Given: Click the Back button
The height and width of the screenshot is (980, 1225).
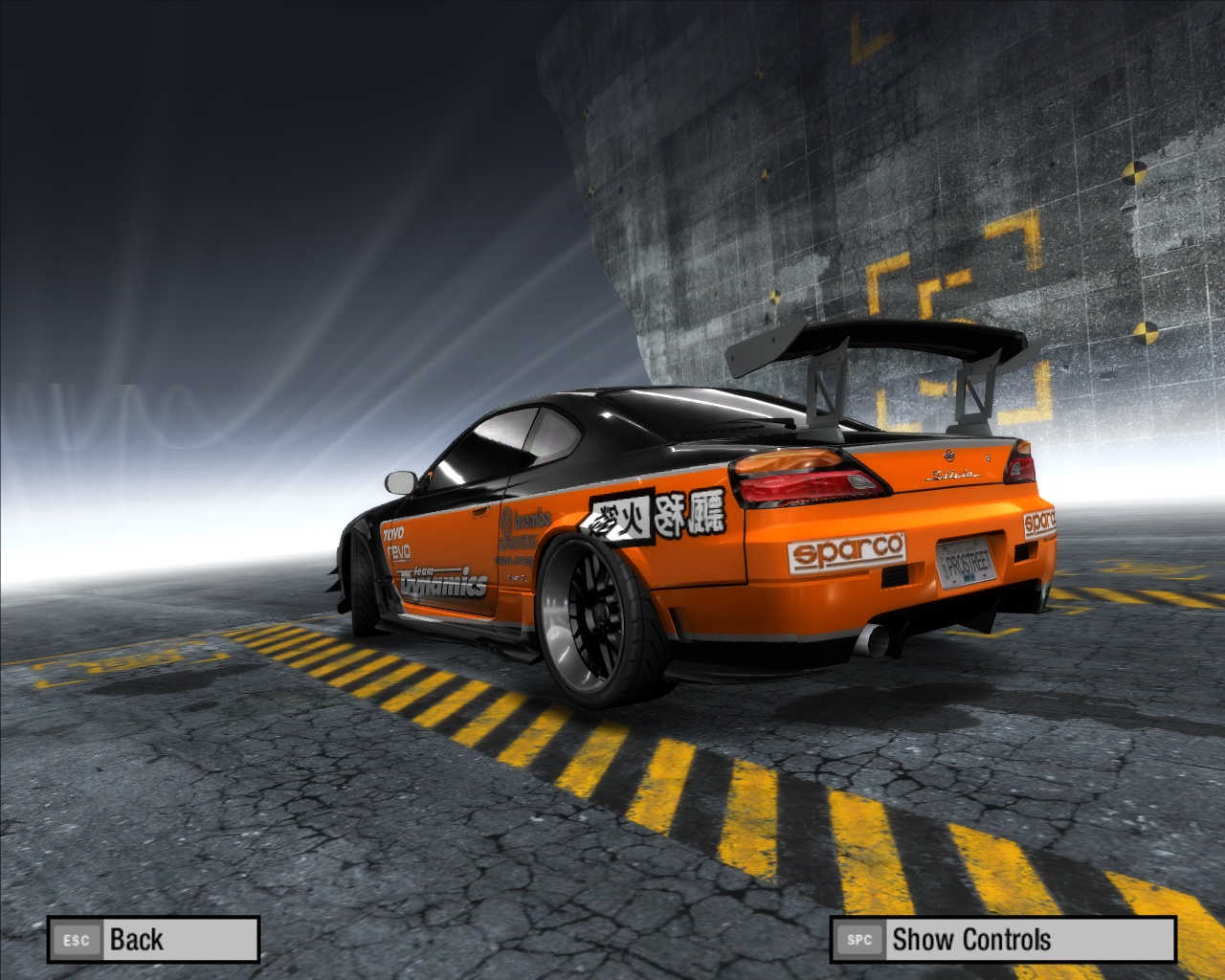Looking at the screenshot, I should [153, 939].
